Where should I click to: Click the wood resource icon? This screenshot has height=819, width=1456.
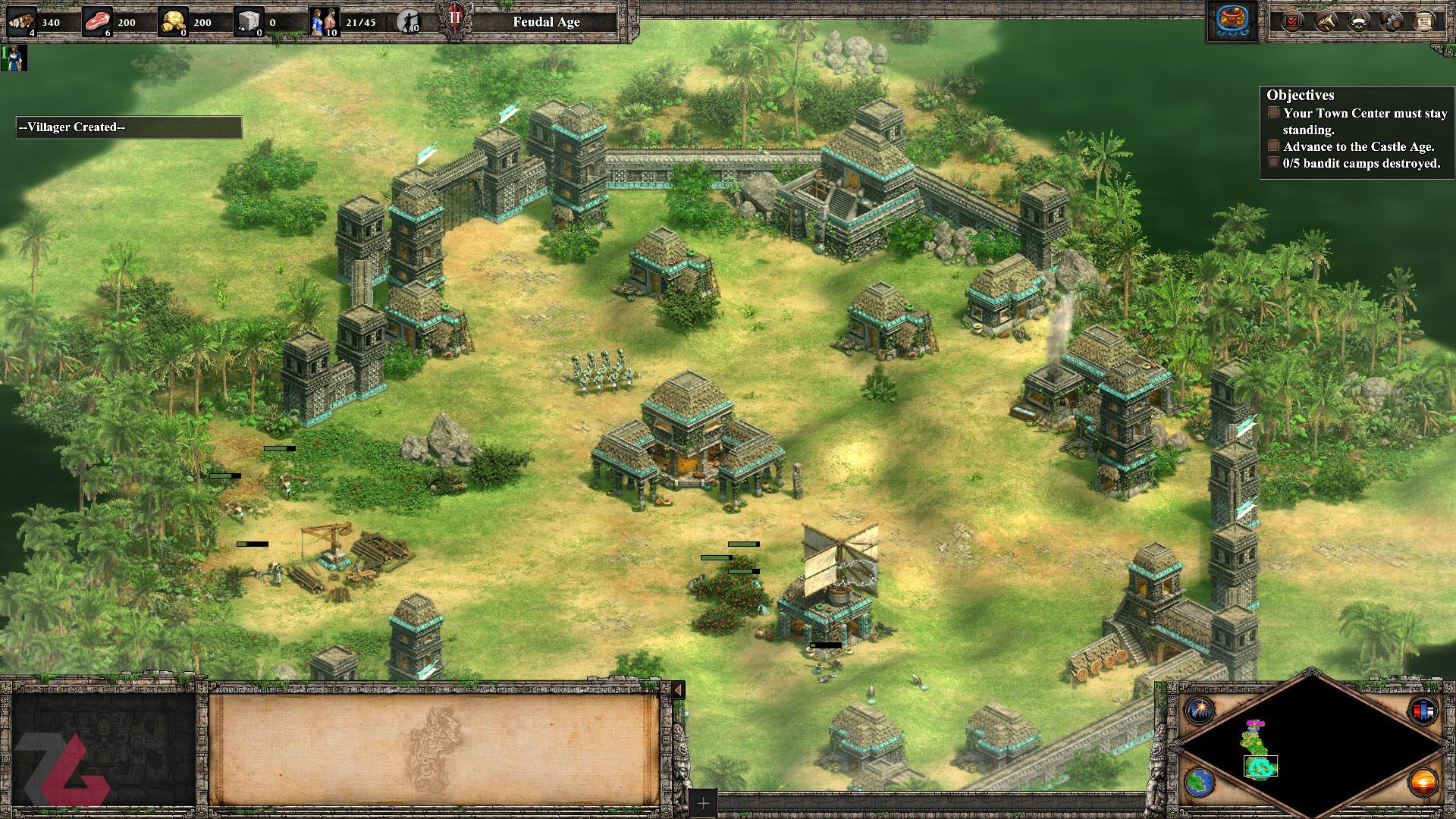22,22
